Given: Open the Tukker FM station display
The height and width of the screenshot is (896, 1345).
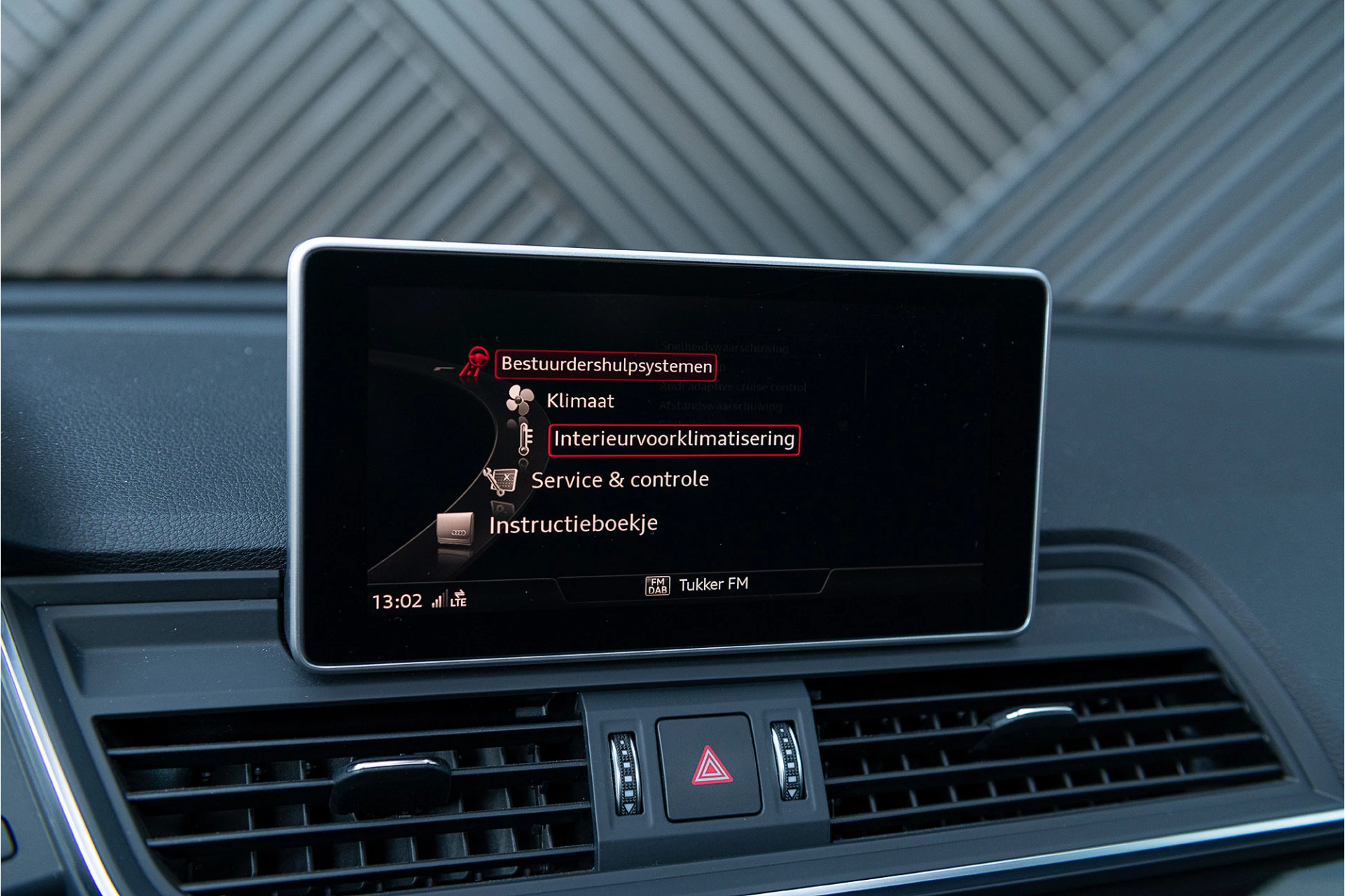Looking at the screenshot, I should pos(713,584).
